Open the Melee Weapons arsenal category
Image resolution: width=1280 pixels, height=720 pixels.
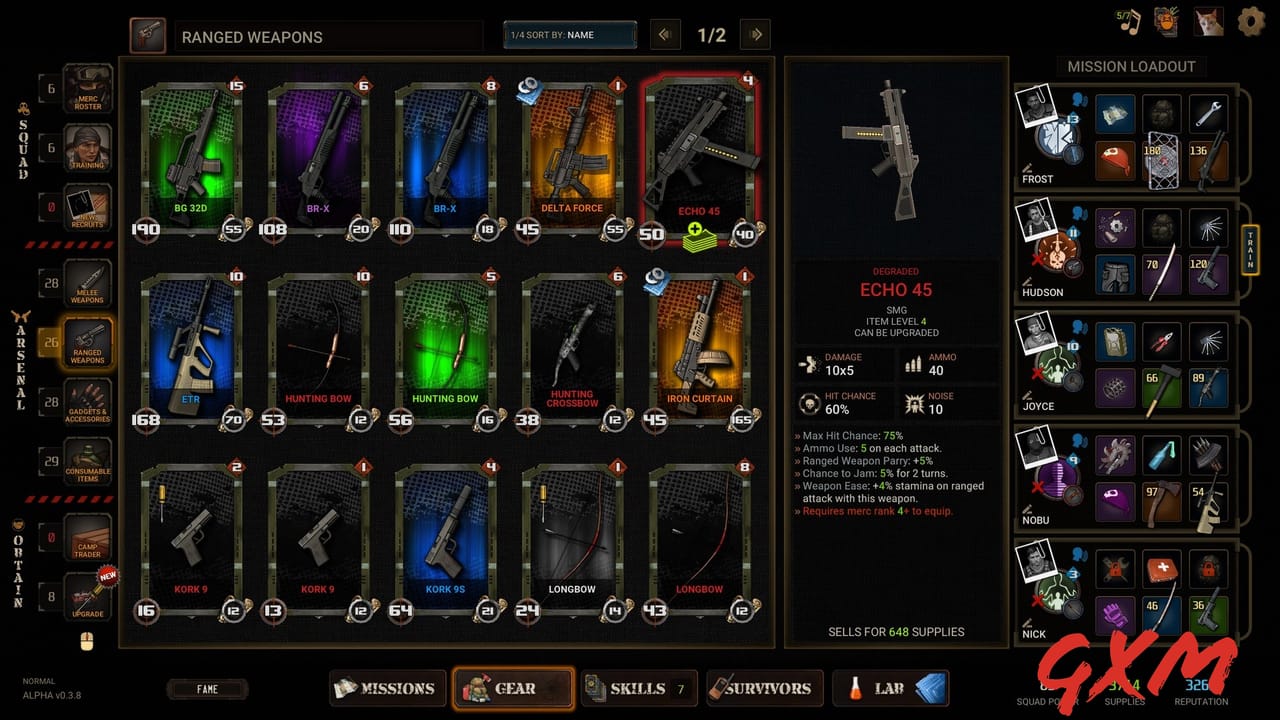(87, 283)
